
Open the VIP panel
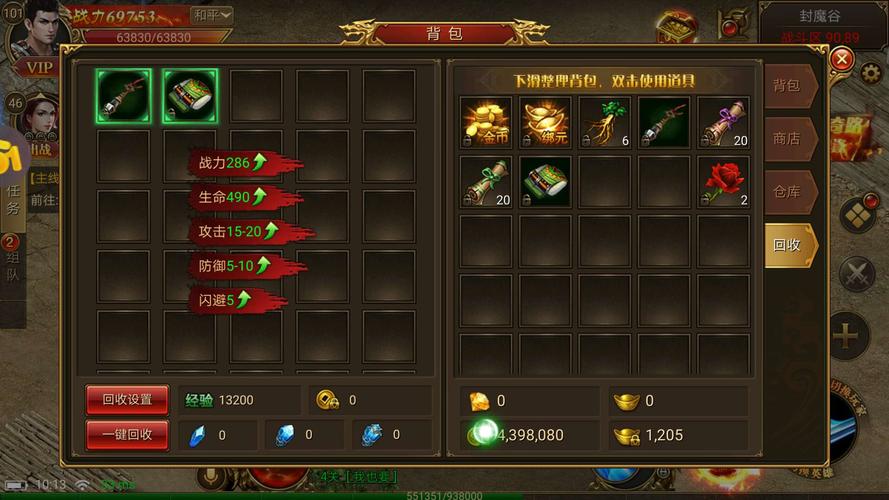click(x=38, y=67)
